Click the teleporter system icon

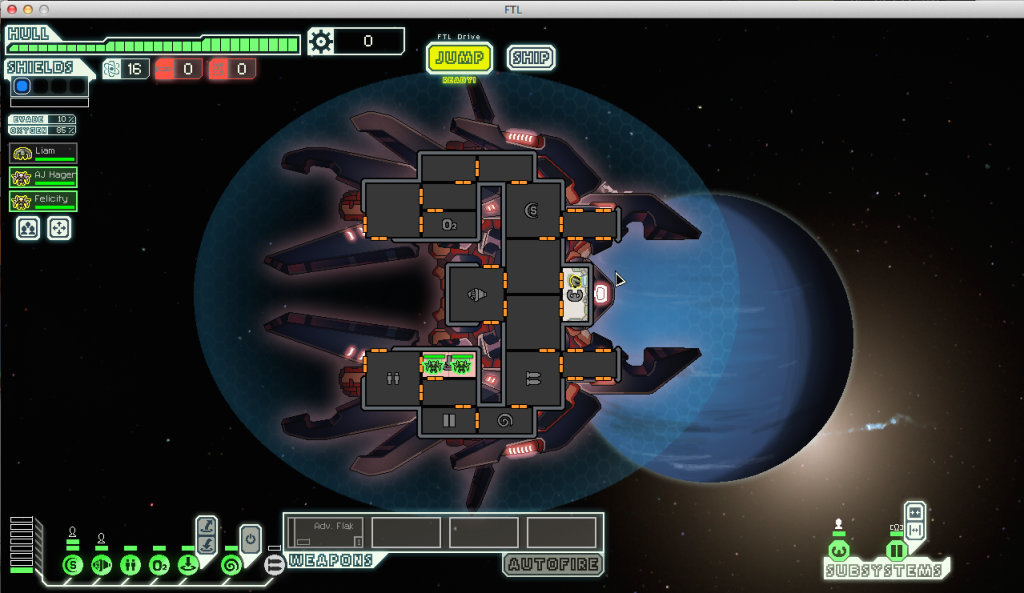click(187, 565)
